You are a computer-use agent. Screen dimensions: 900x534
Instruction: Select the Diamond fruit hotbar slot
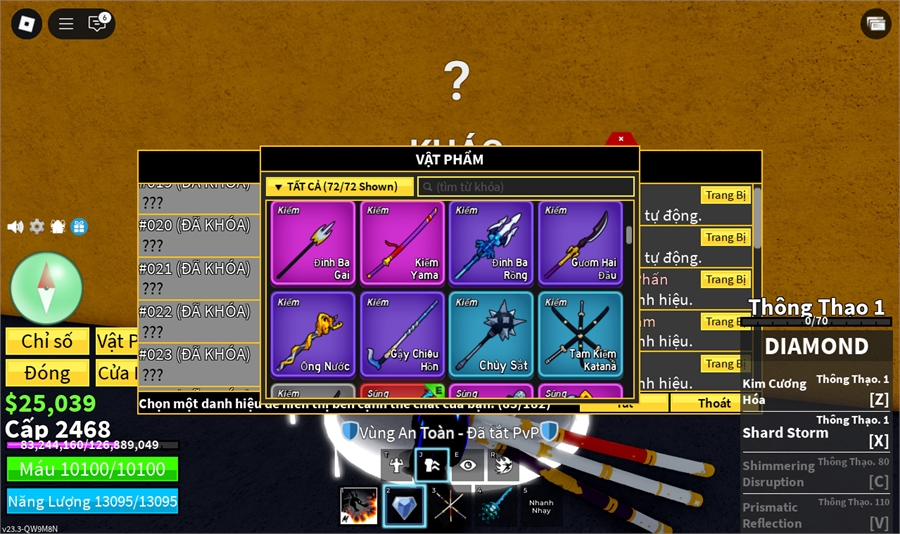[404, 506]
